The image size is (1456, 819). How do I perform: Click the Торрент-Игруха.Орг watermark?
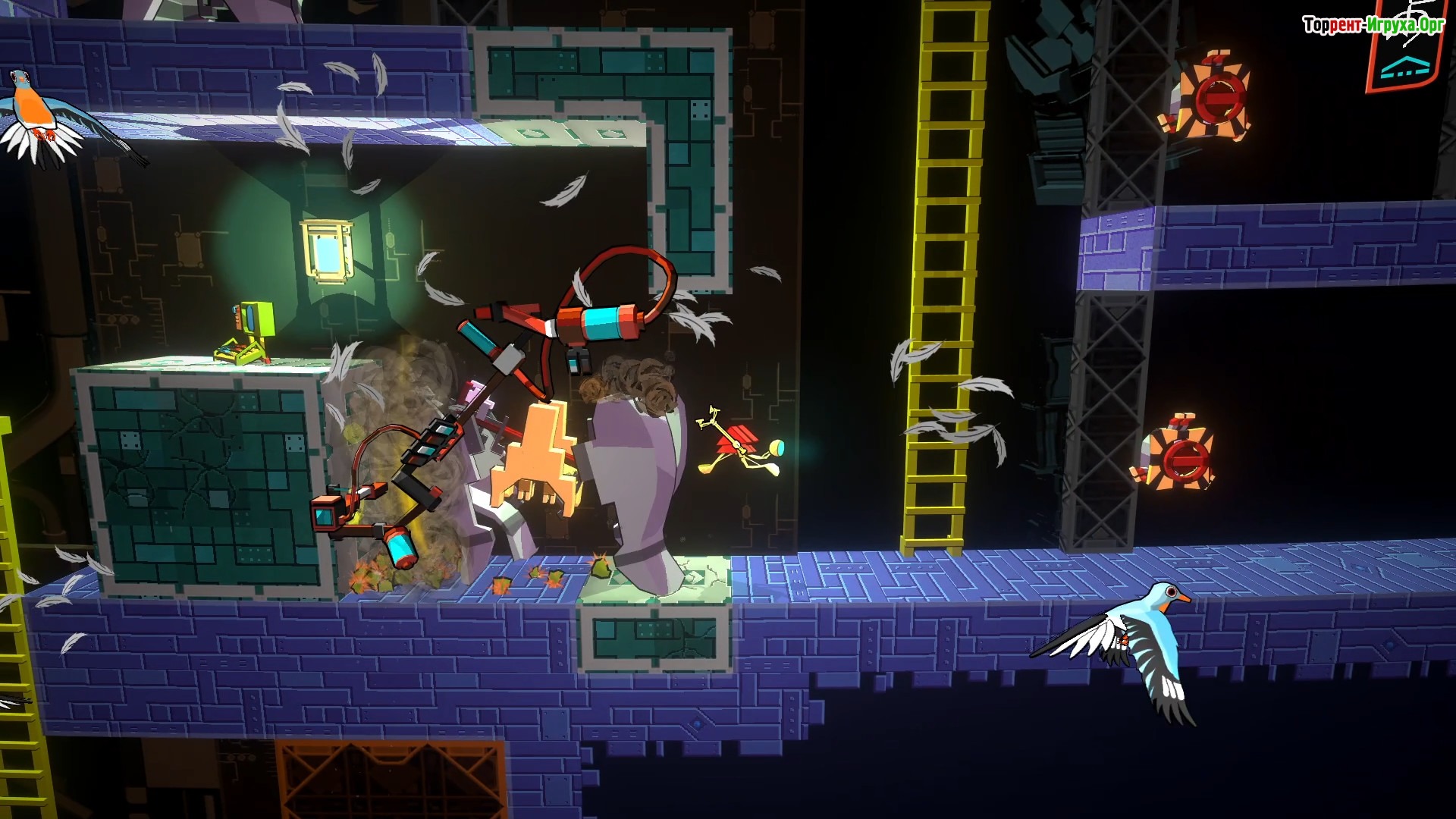click(x=1373, y=25)
